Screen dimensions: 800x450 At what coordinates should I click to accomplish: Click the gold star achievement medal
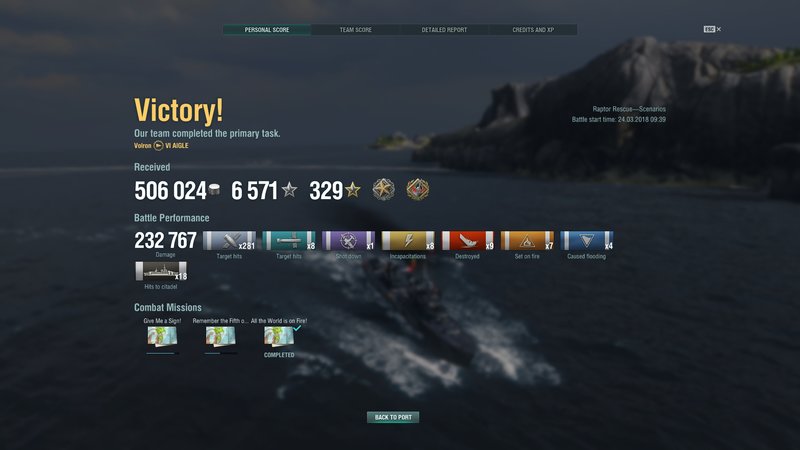click(384, 189)
